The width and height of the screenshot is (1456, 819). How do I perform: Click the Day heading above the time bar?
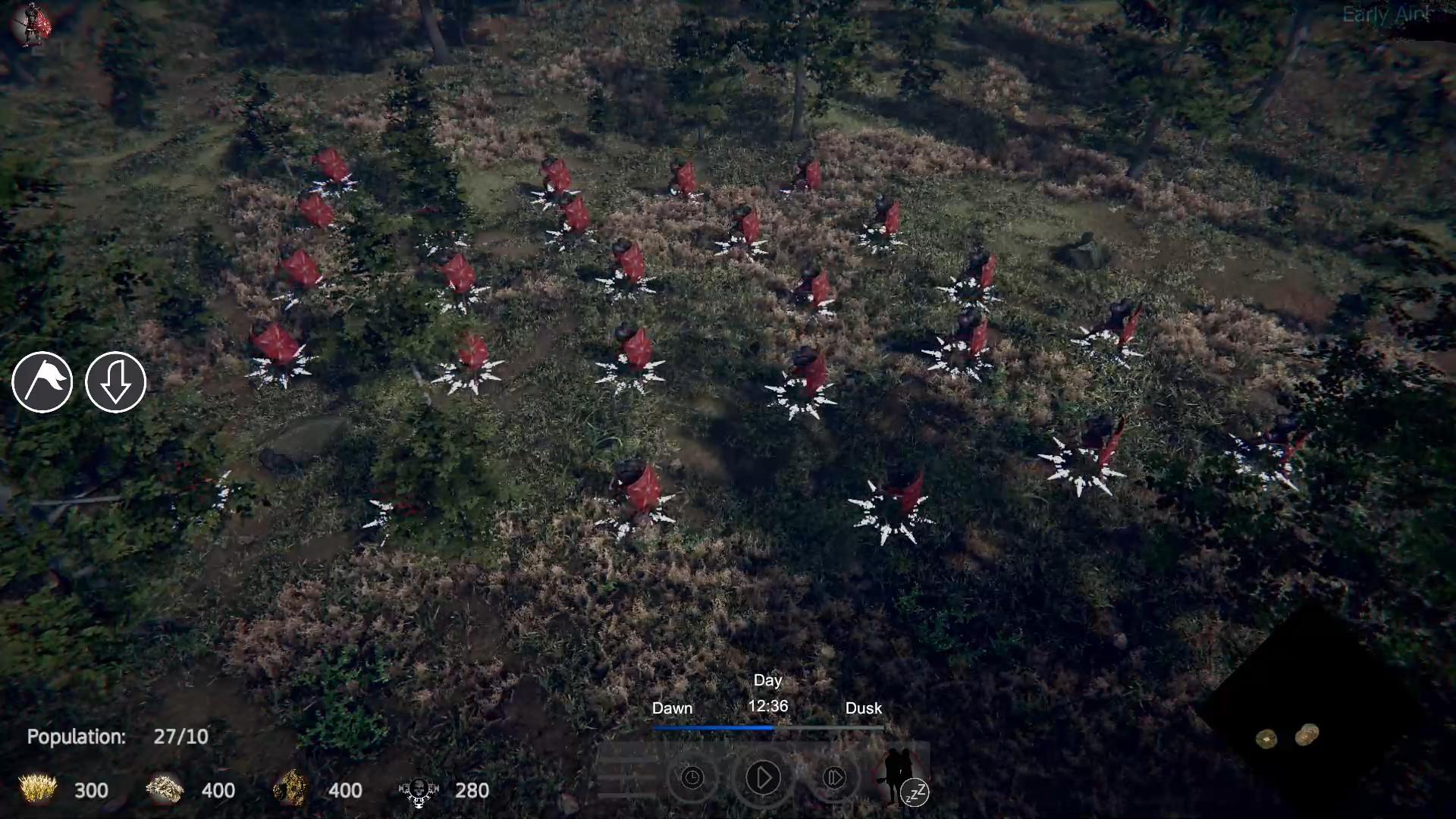click(768, 680)
